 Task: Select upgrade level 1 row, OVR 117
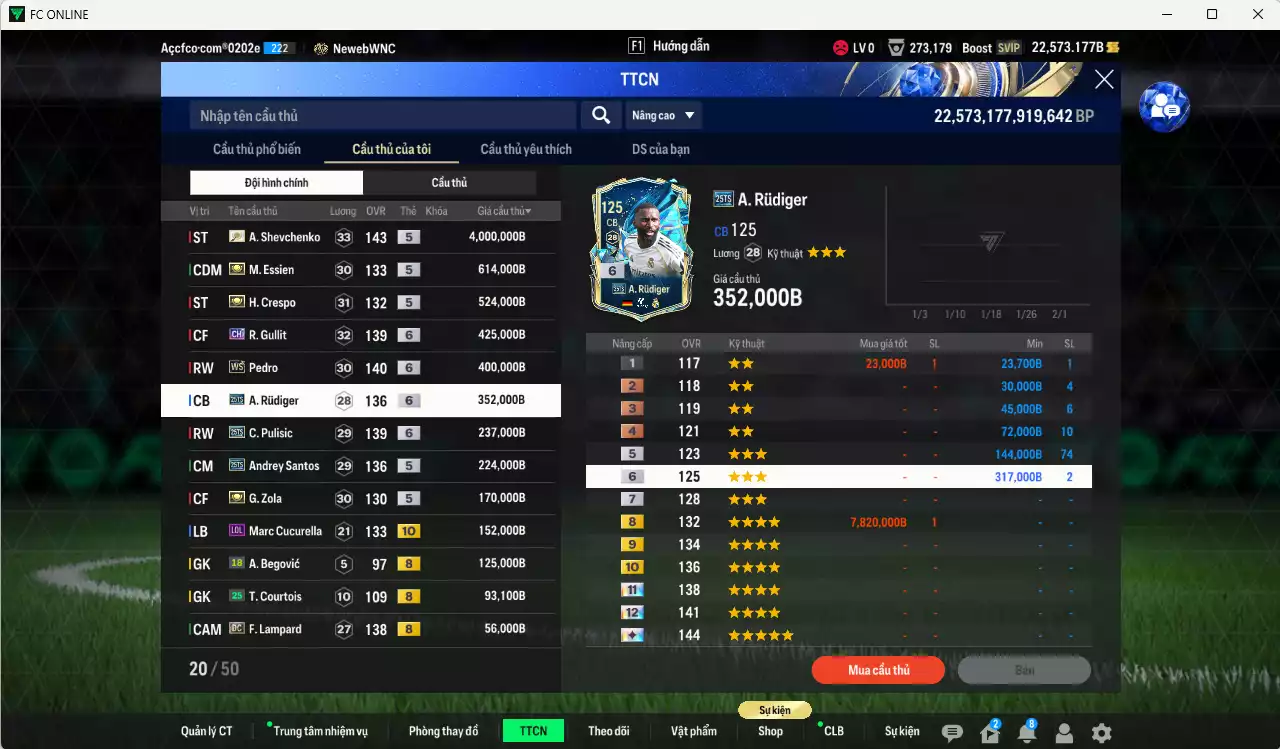tap(838, 364)
